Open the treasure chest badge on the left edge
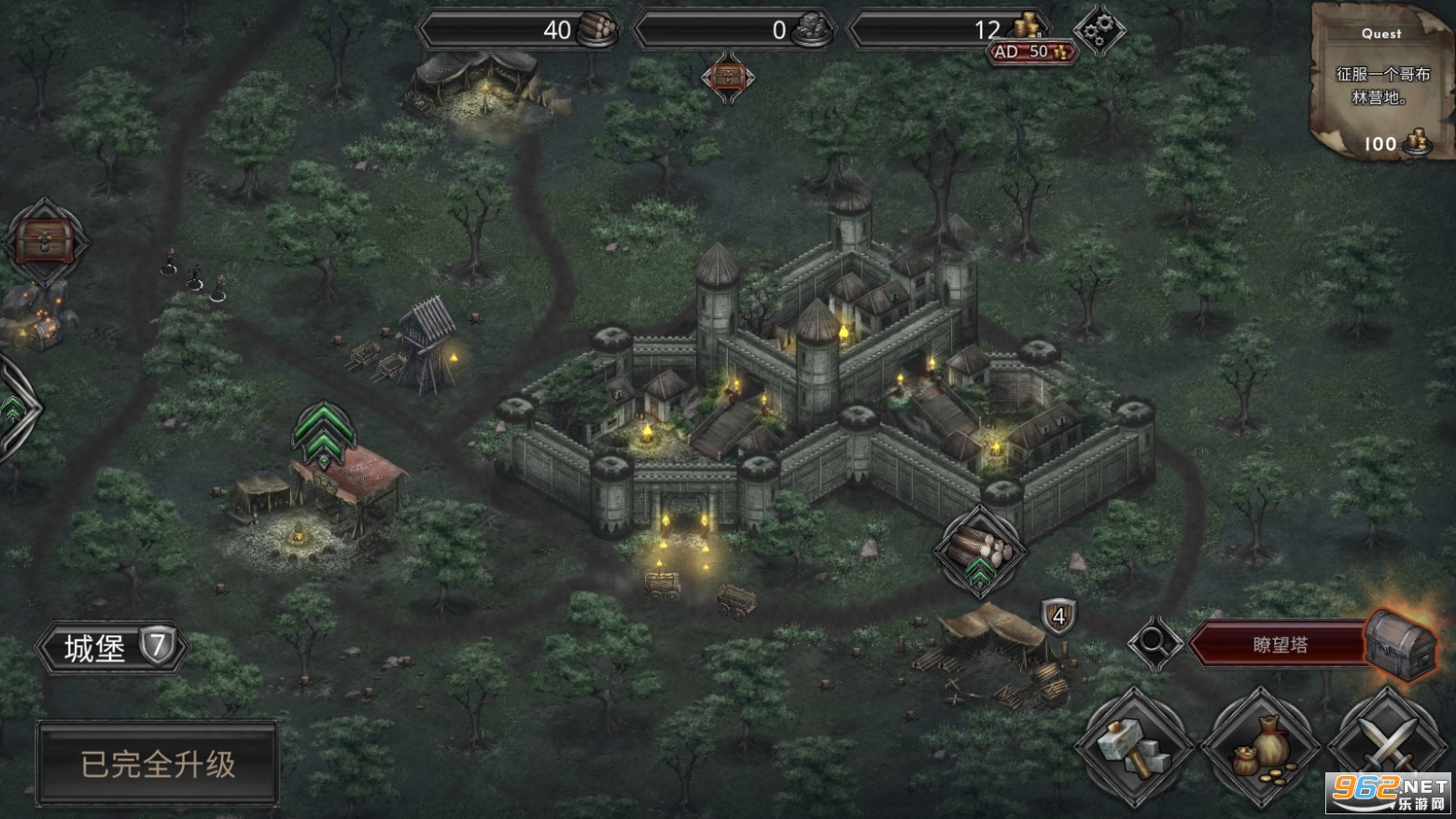This screenshot has height=819, width=1456. pos(44,242)
